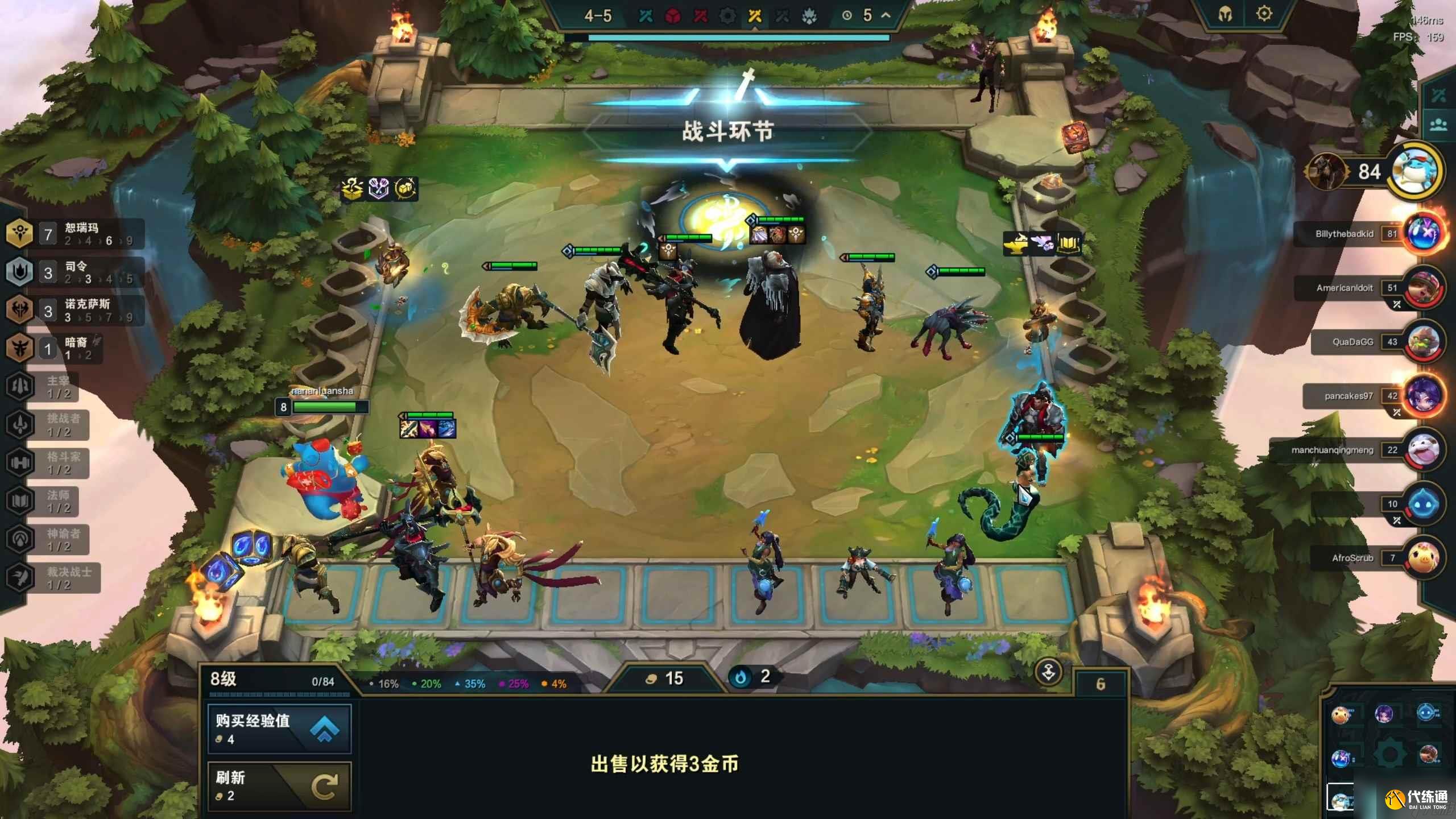The width and height of the screenshot is (1456, 819).
Task: Click the 司令 shield trait icon in left panel
Action: tap(20, 272)
